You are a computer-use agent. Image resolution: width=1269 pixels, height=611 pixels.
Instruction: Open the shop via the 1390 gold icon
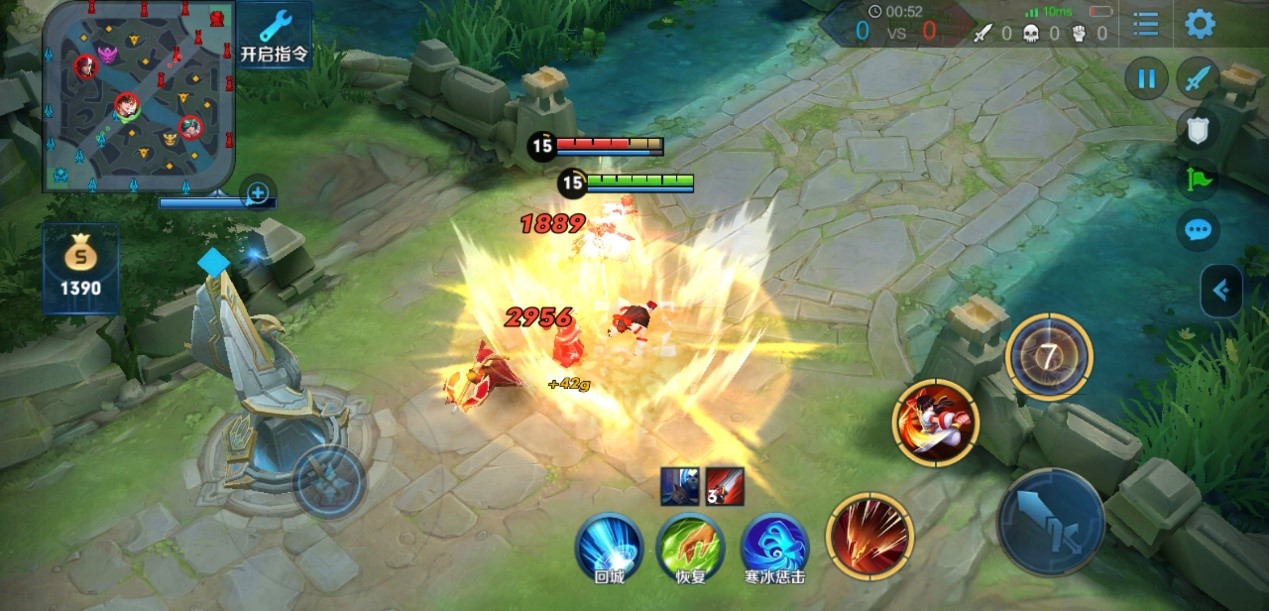coord(81,268)
